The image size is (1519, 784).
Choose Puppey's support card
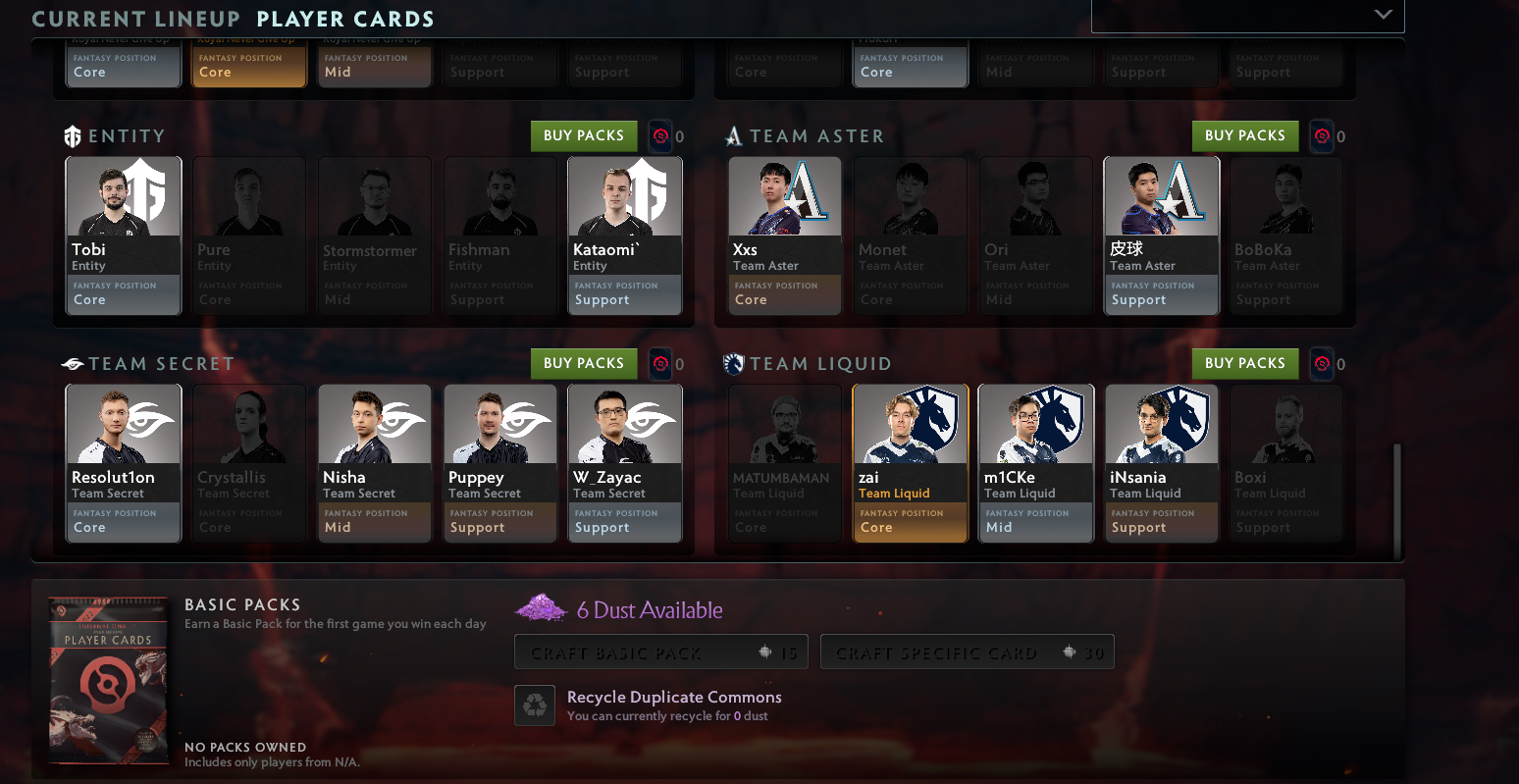tap(500, 463)
